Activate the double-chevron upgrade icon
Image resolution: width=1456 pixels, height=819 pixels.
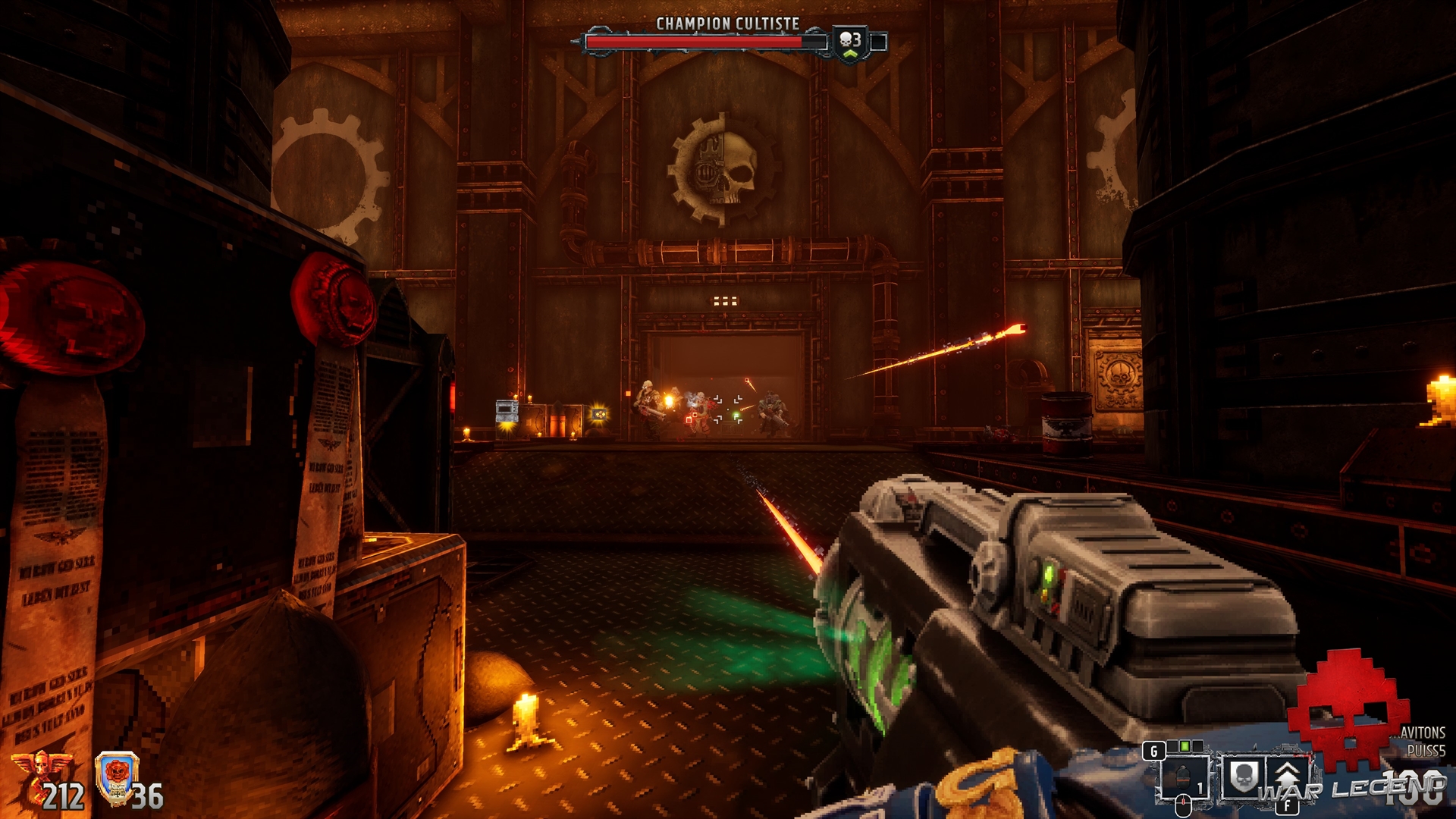coord(1287,776)
